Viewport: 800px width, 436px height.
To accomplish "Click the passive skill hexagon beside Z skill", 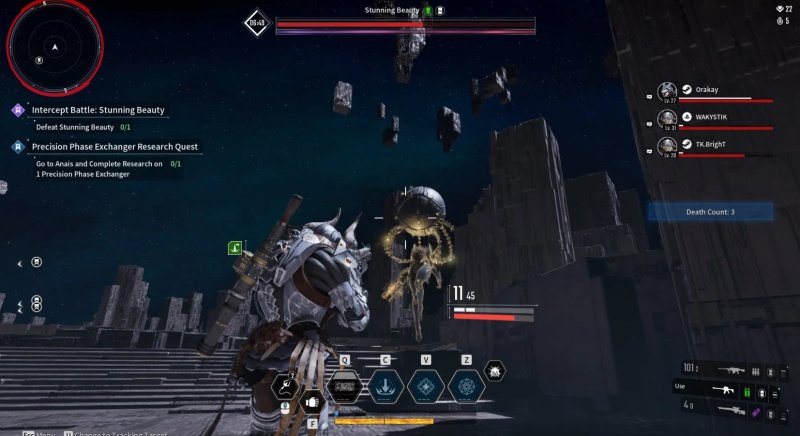I will click(x=494, y=372).
